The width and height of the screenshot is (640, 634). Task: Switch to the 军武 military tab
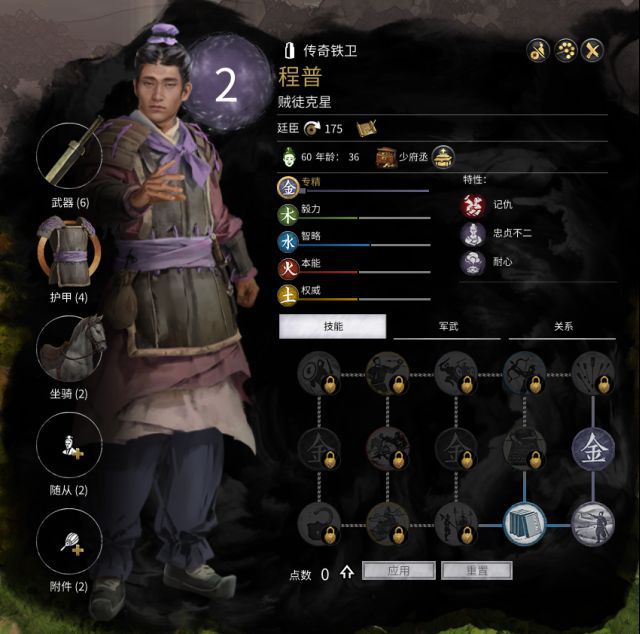click(x=446, y=327)
